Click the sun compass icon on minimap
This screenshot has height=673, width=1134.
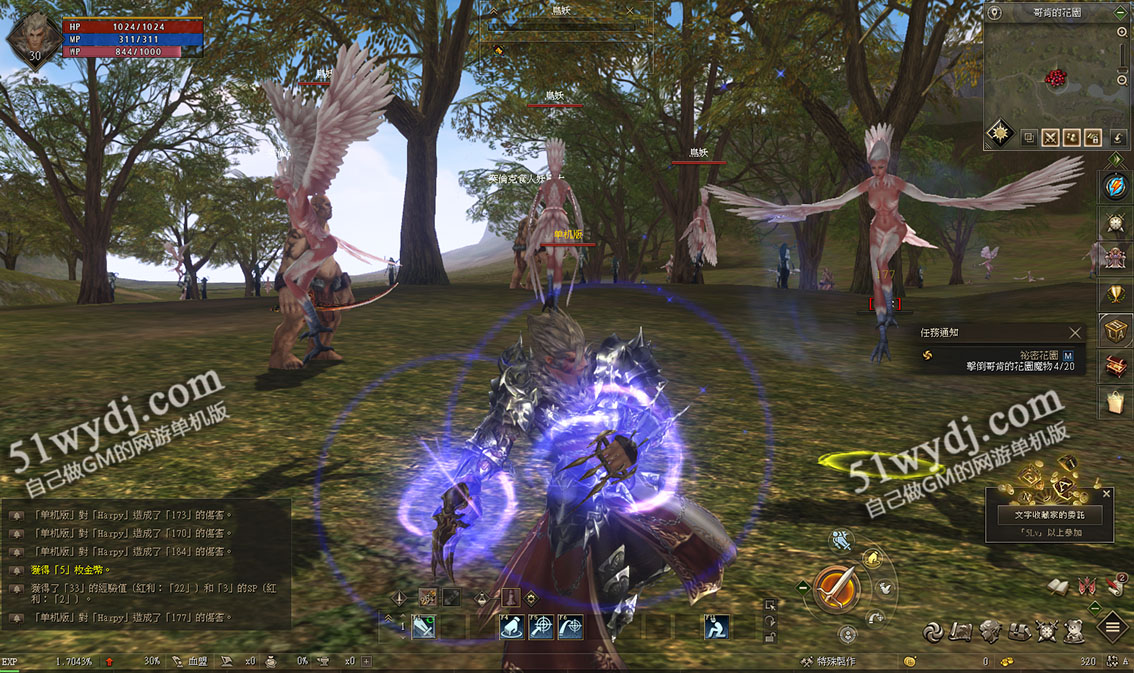1000,132
